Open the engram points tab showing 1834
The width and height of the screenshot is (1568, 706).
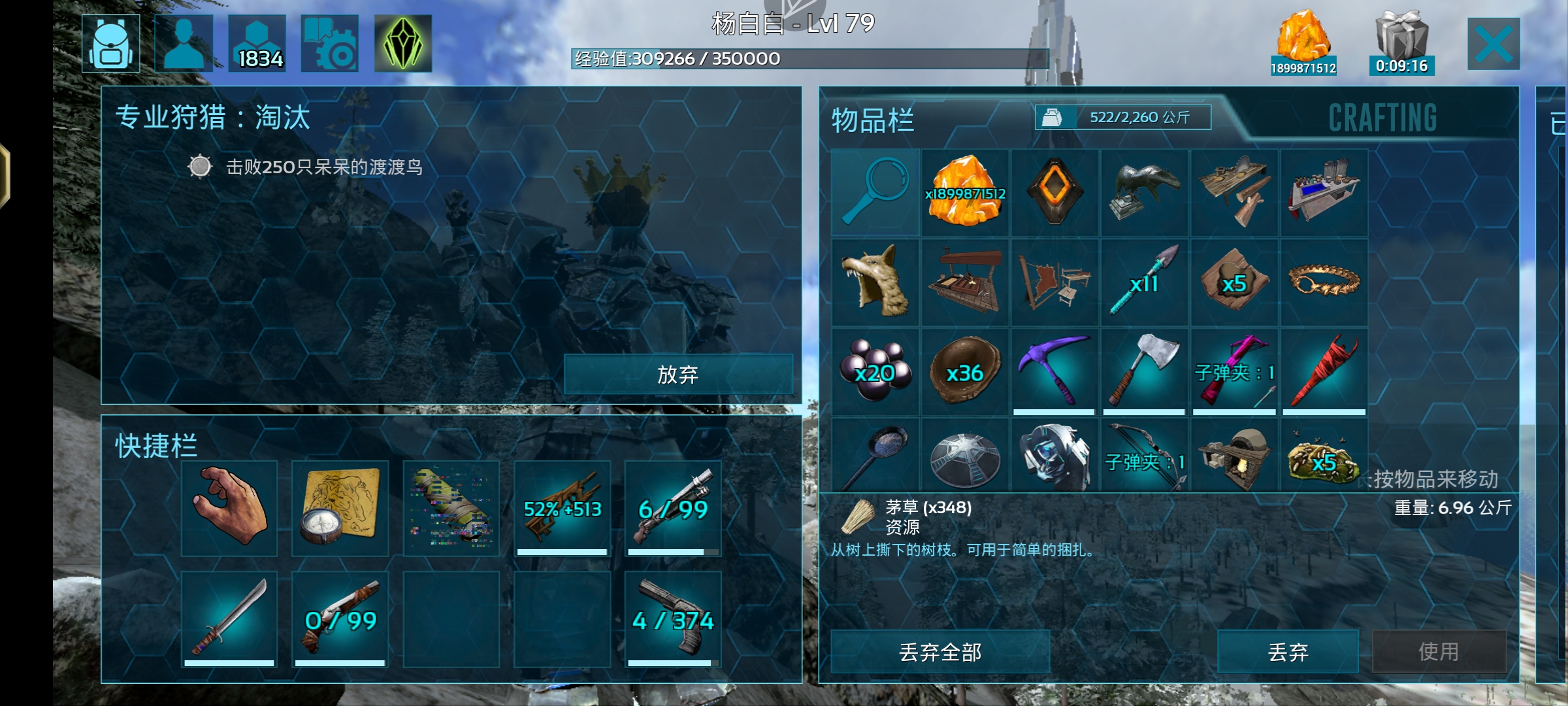pos(257,44)
